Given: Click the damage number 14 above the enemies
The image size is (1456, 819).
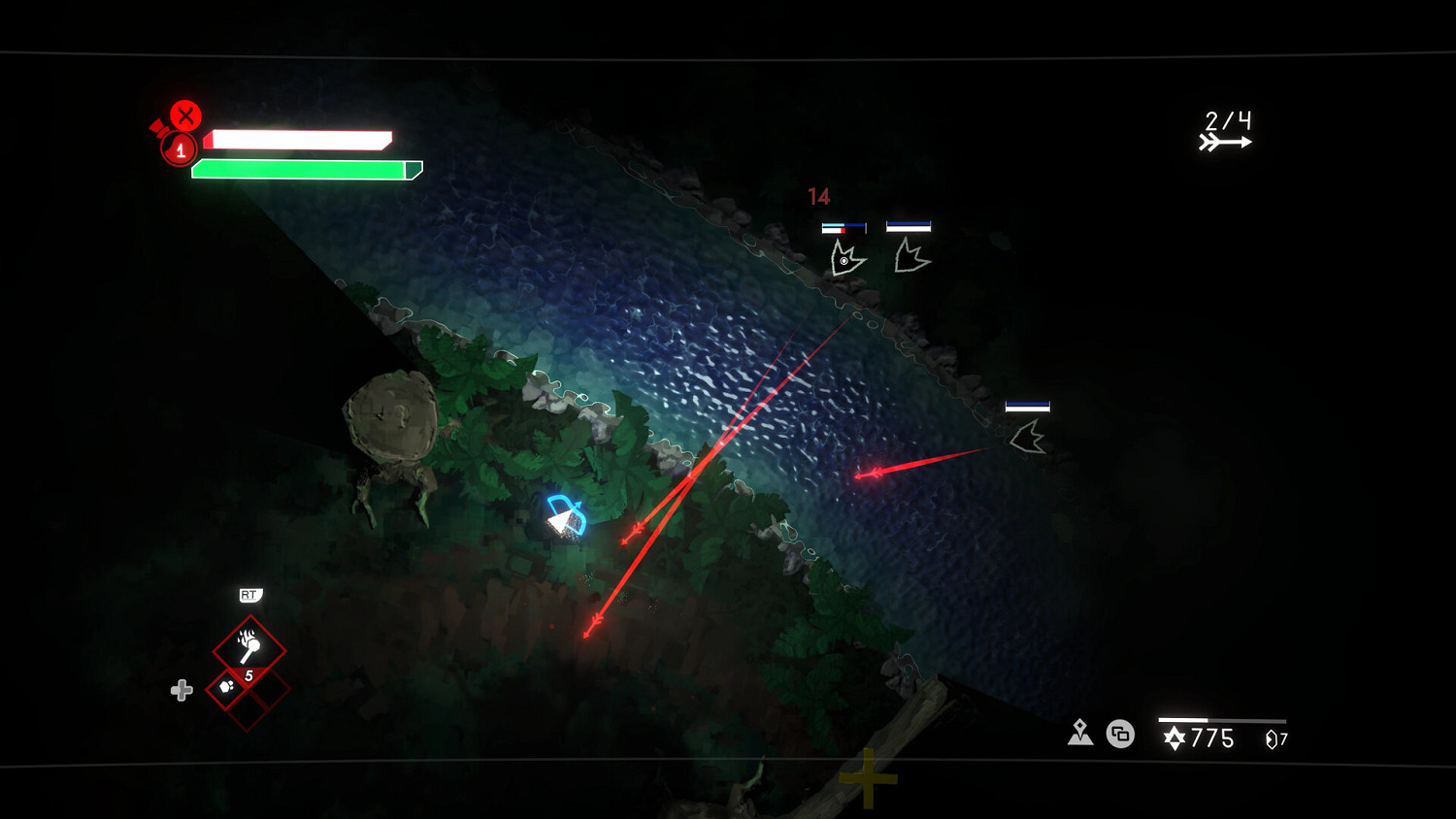Looking at the screenshot, I should click(818, 195).
